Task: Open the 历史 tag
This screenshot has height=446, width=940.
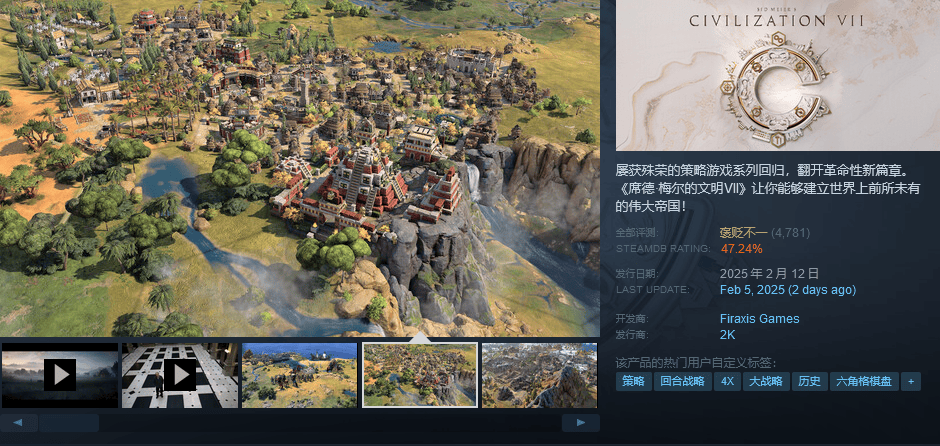Action: click(808, 381)
